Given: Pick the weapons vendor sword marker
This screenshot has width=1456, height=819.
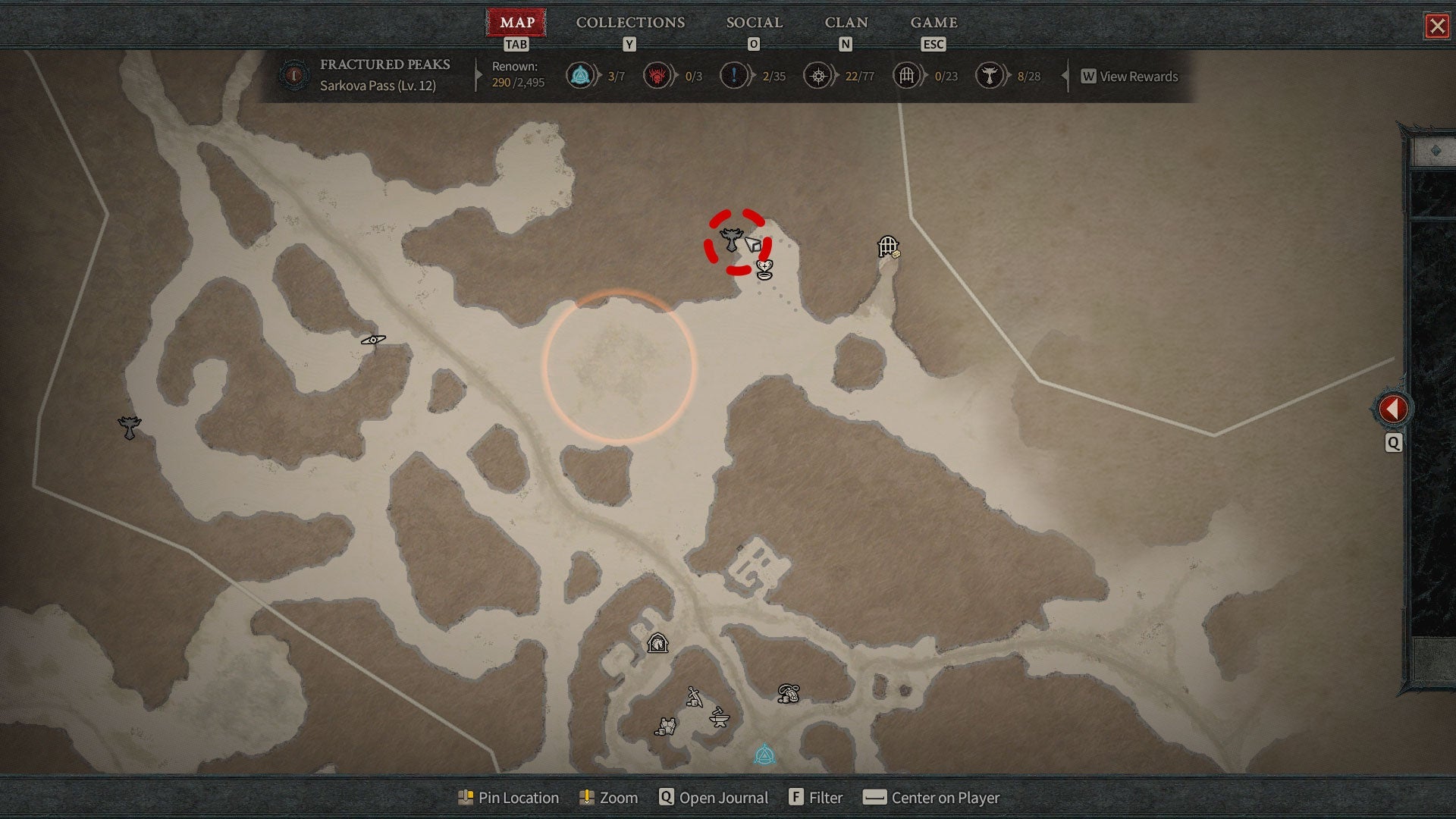Looking at the screenshot, I should point(694,697).
